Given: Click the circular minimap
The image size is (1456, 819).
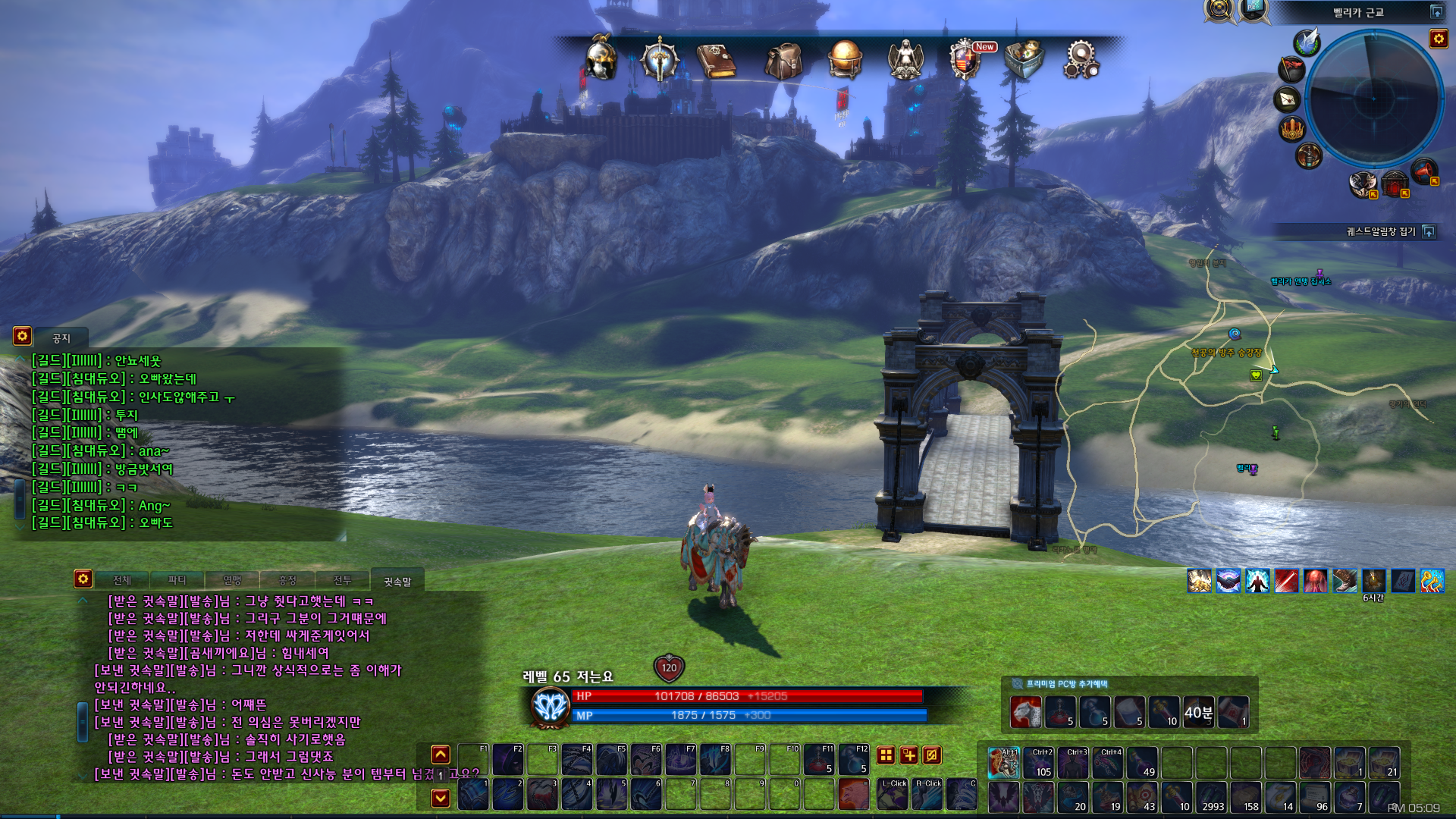Looking at the screenshot, I should pyautogui.click(x=1373, y=99).
